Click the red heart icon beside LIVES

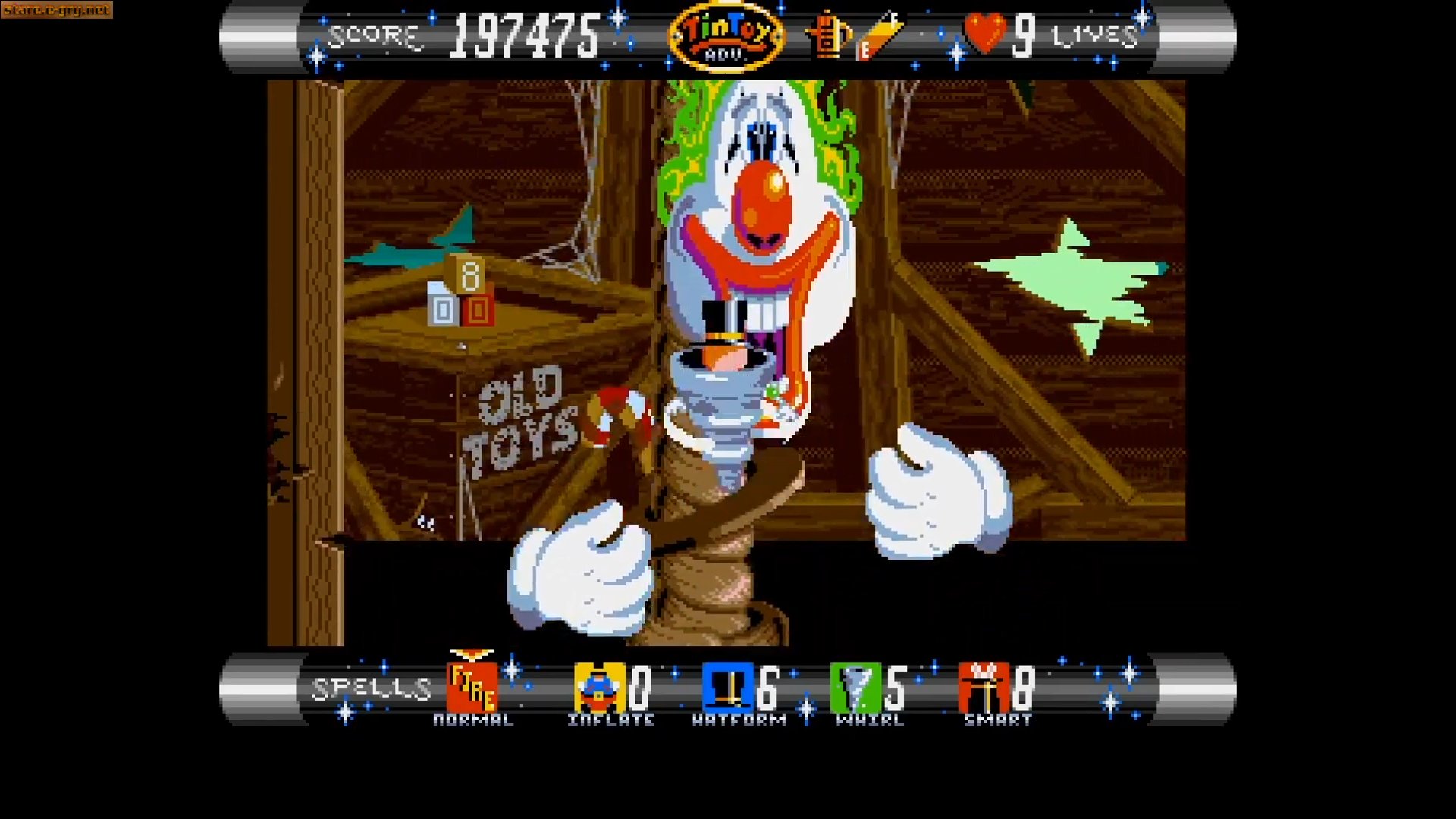[x=986, y=32]
